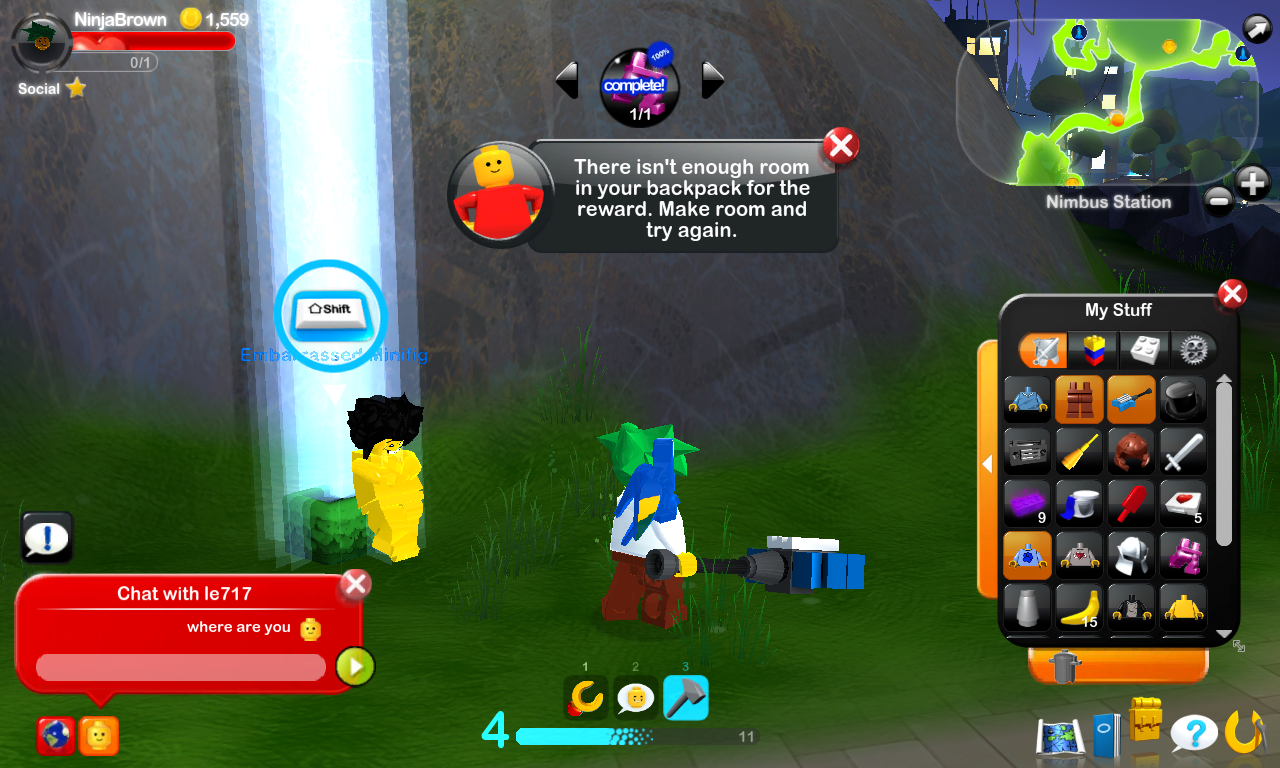View previous mission using the left arrow
The height and width of the screenshot is (768, 1280).
[x=566, y=80]
